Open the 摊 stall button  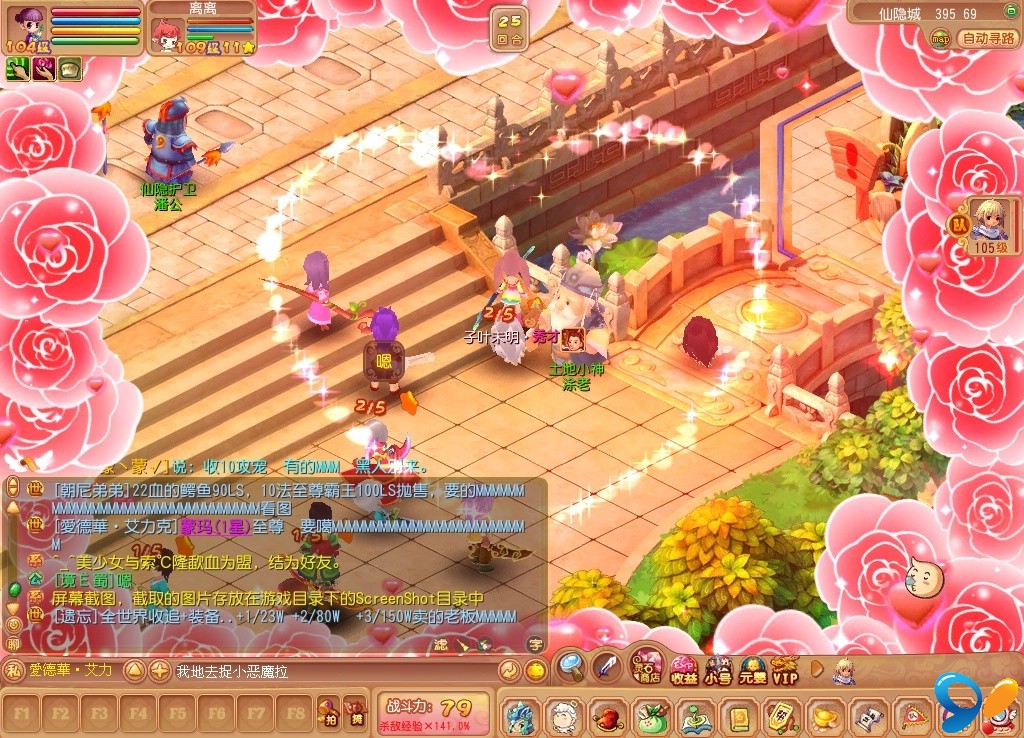(355, 712)
